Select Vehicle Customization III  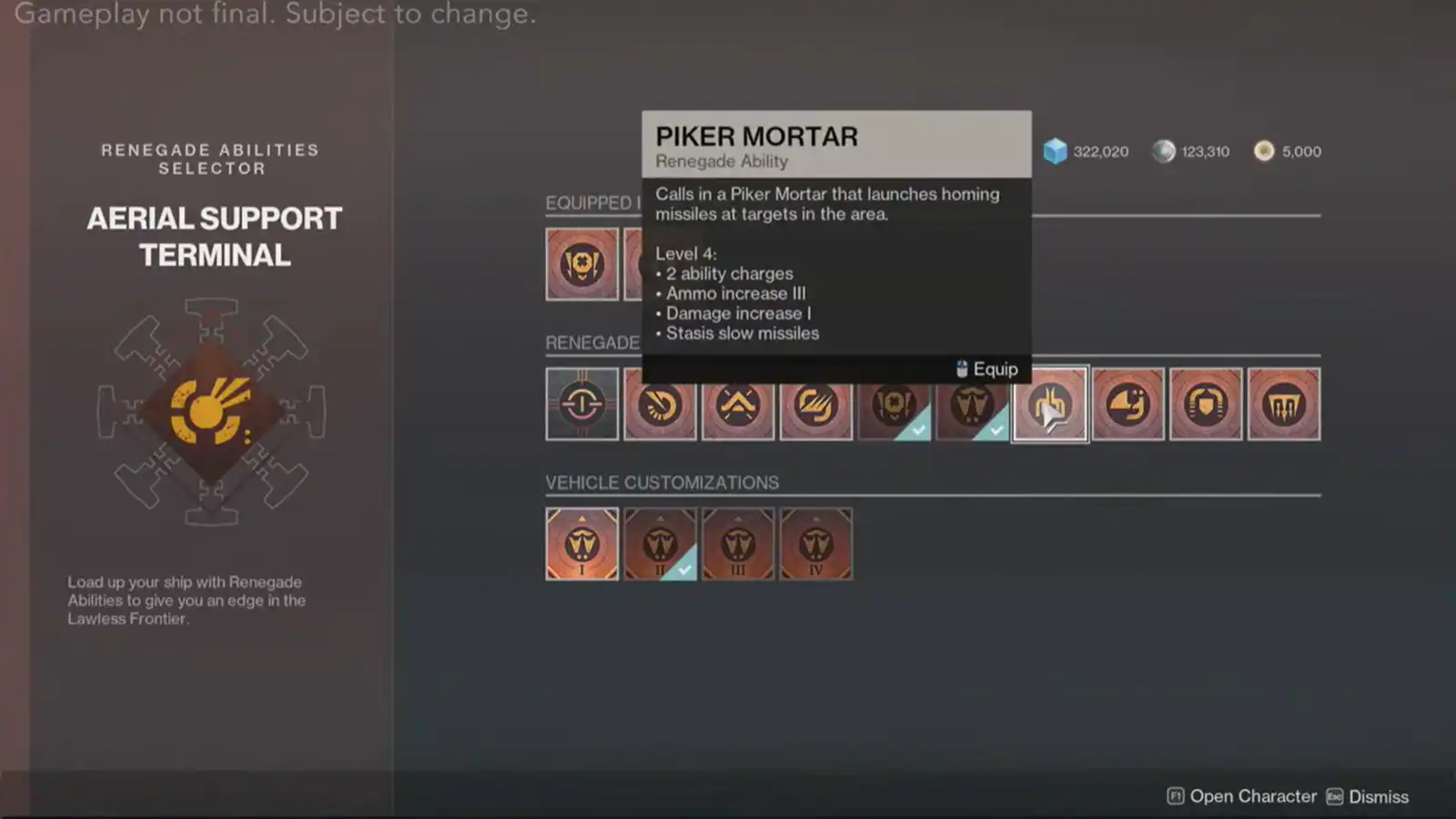tap(738, 543)
